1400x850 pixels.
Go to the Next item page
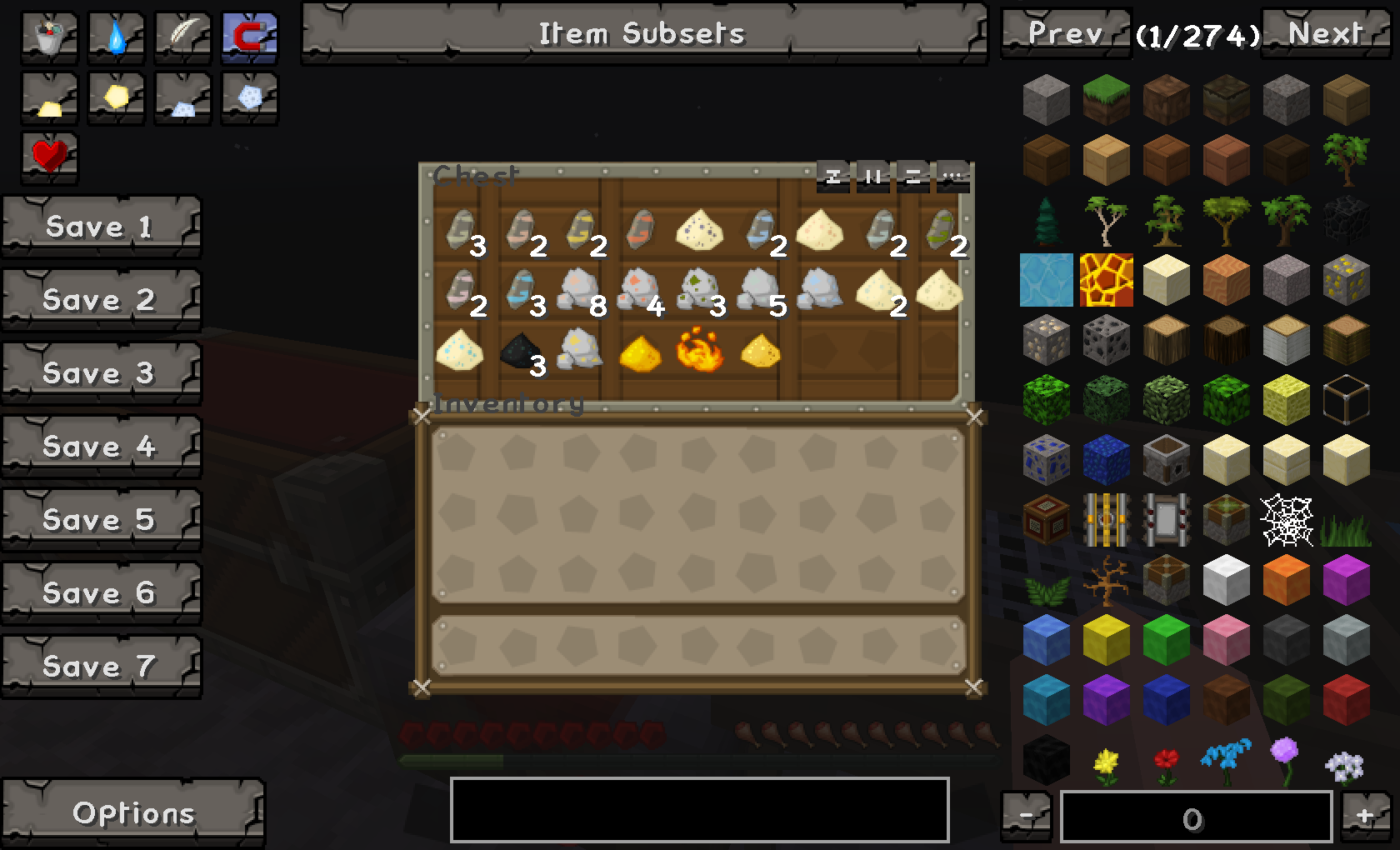coord(1325,33)
